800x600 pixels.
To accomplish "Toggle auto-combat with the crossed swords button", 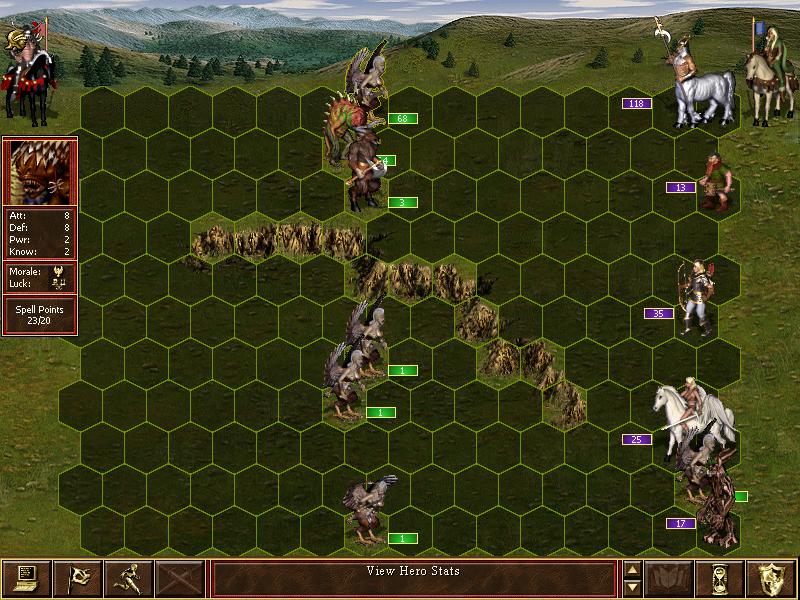I will [180, 577].
